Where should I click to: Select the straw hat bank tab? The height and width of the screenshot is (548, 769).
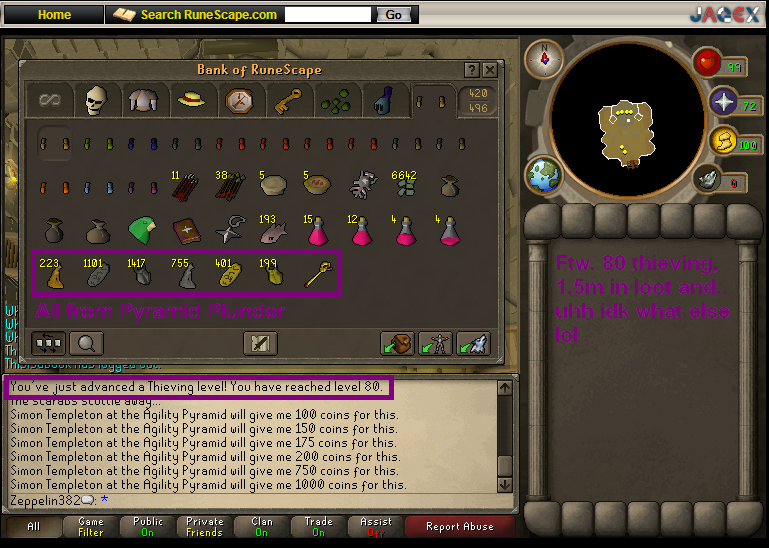pyautogui.click(x=190, y=100)
